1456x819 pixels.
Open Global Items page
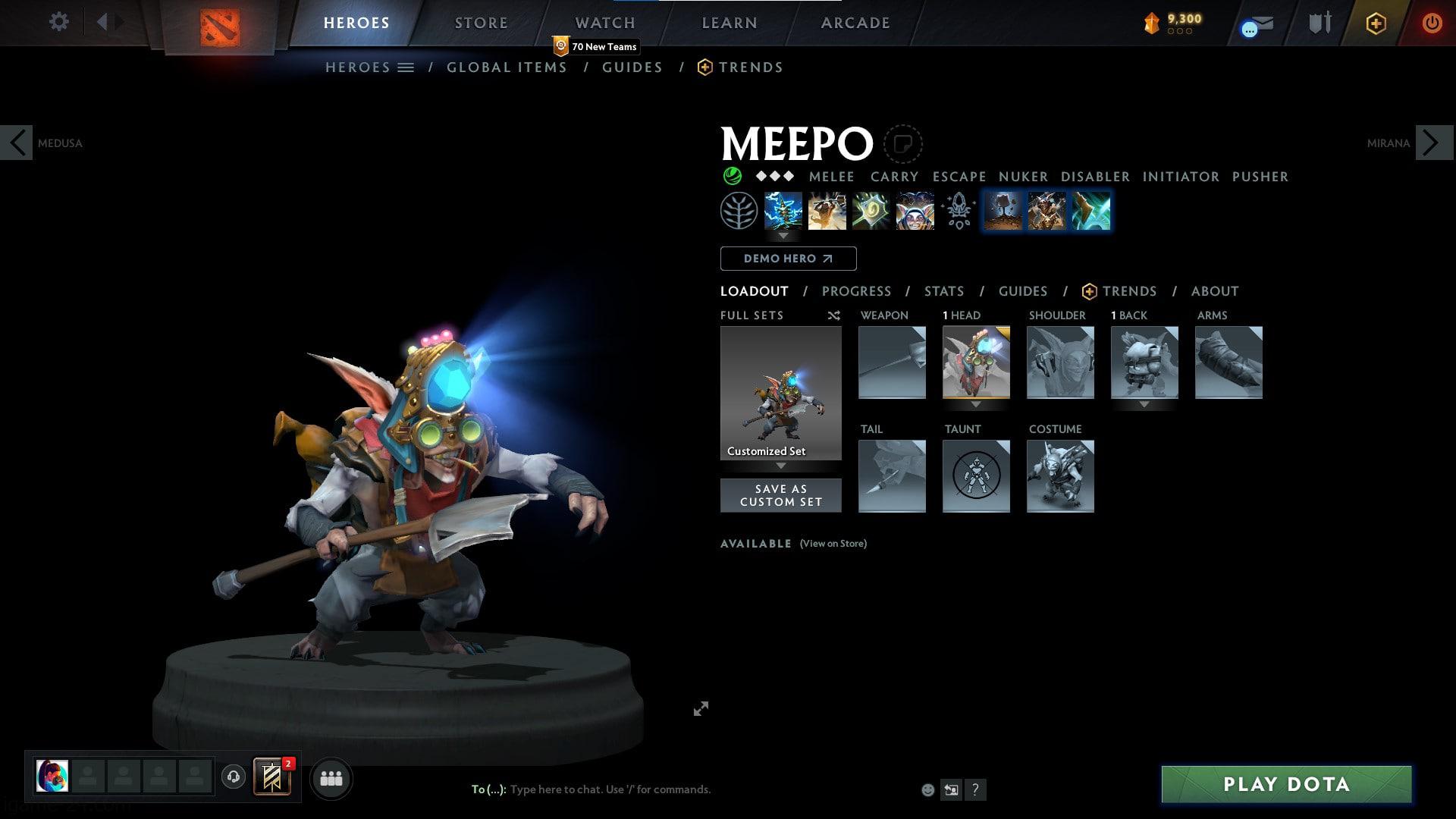coord(507,67)
